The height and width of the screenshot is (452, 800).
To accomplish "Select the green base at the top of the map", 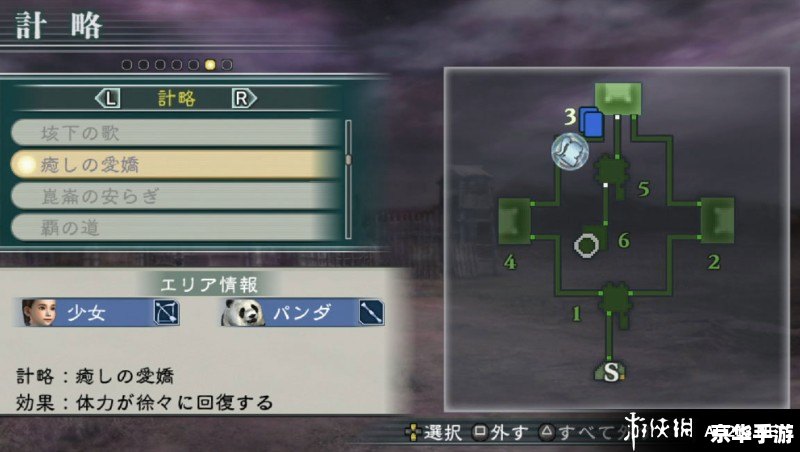I will pyautogui.click(x=617, y=96).
